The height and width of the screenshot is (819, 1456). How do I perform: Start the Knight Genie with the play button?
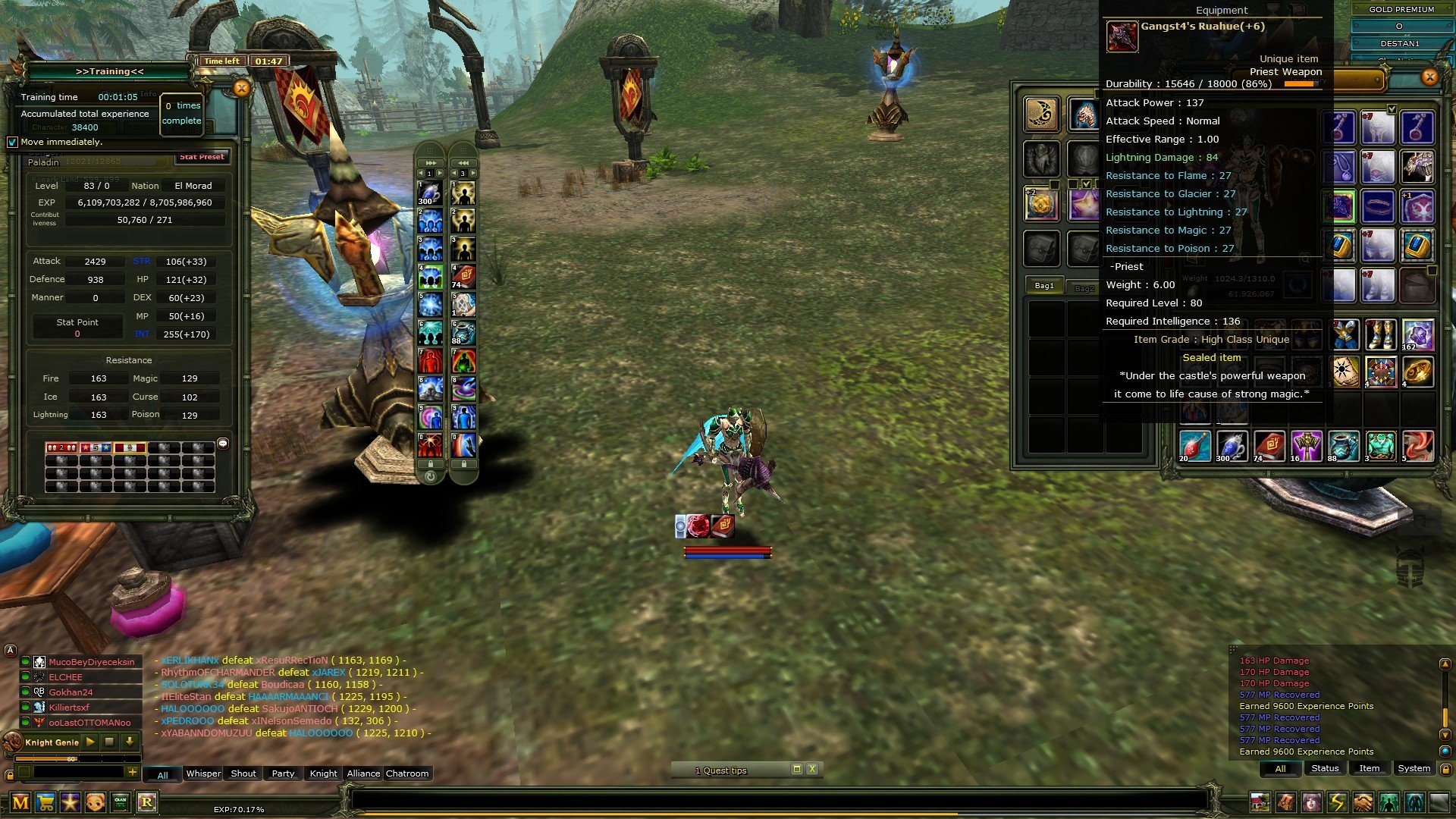point(90,742)
